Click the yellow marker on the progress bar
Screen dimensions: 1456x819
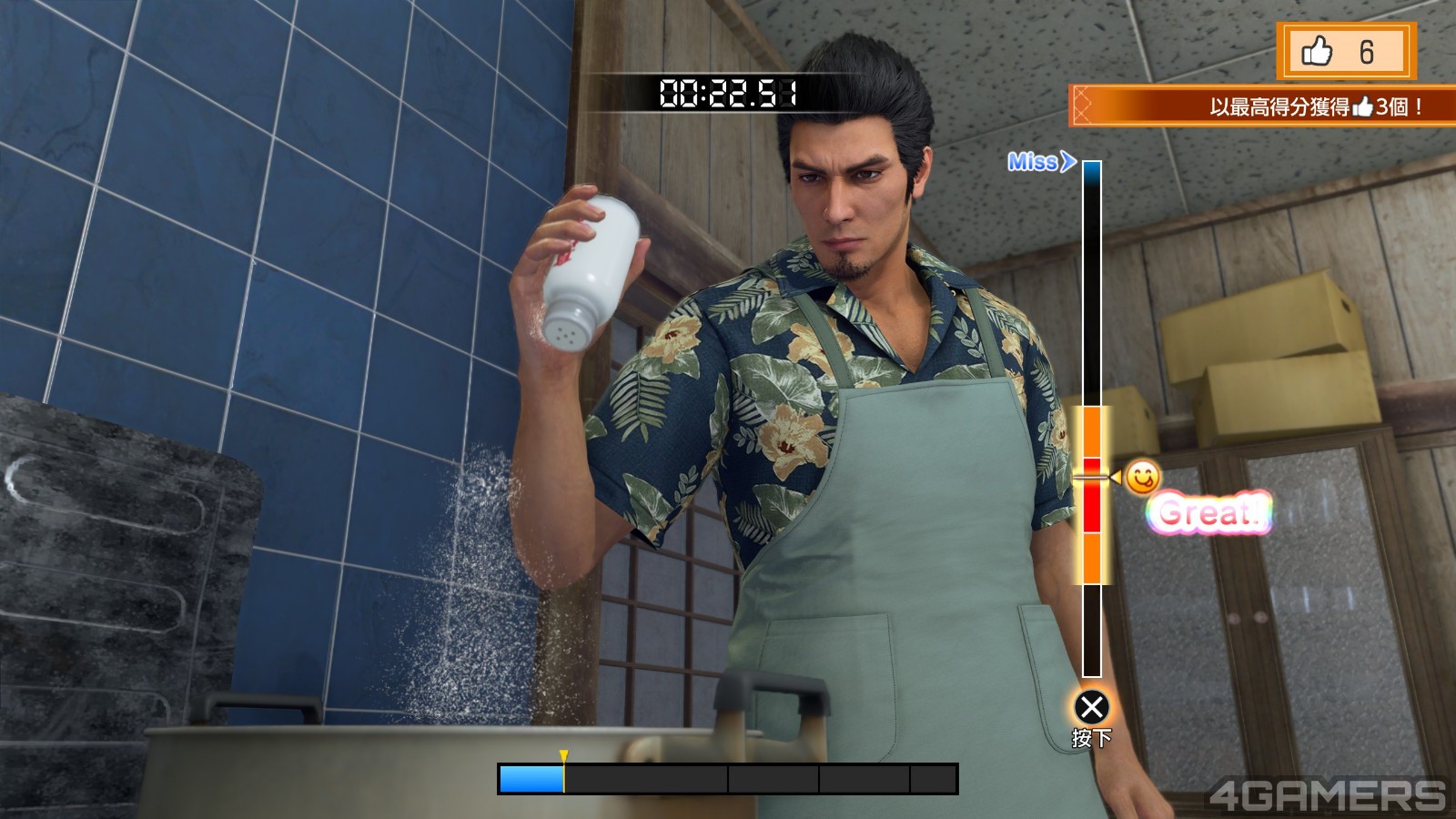pos(564,757)
